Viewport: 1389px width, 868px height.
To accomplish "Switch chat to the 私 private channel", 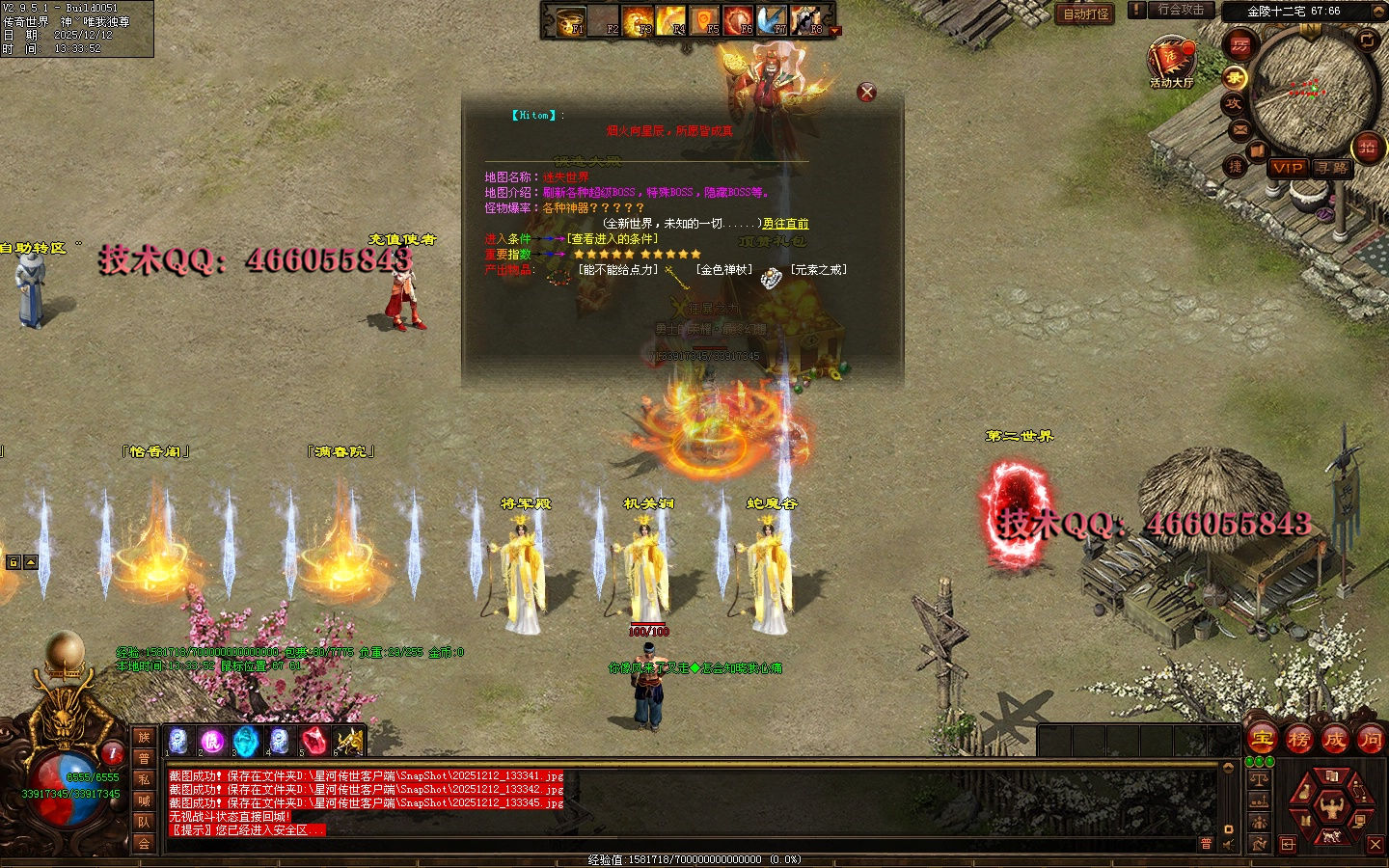I will [x=144, y=779].
